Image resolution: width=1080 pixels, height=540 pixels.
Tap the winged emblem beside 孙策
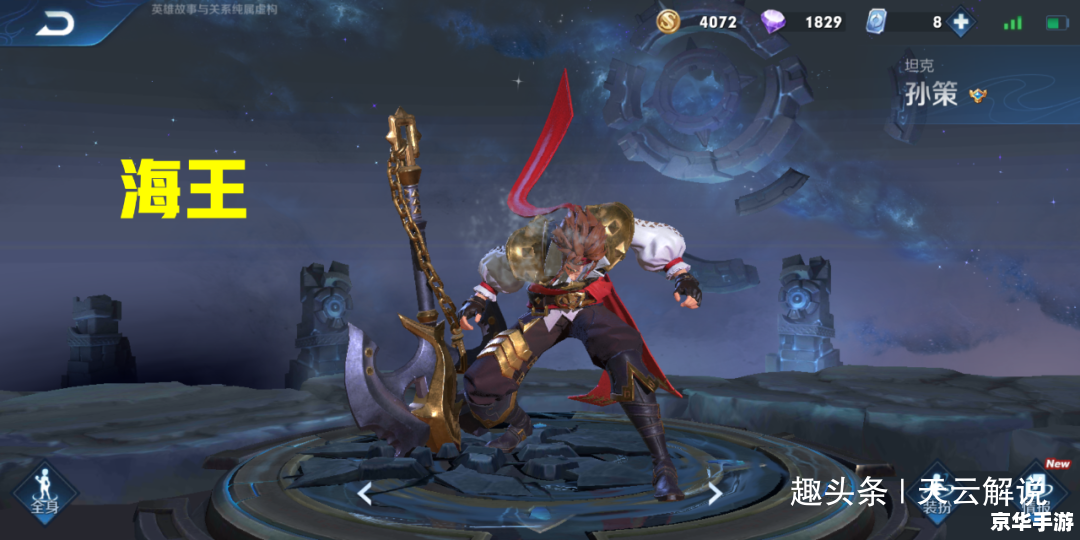pyautogui.click(x=977, y=95)
